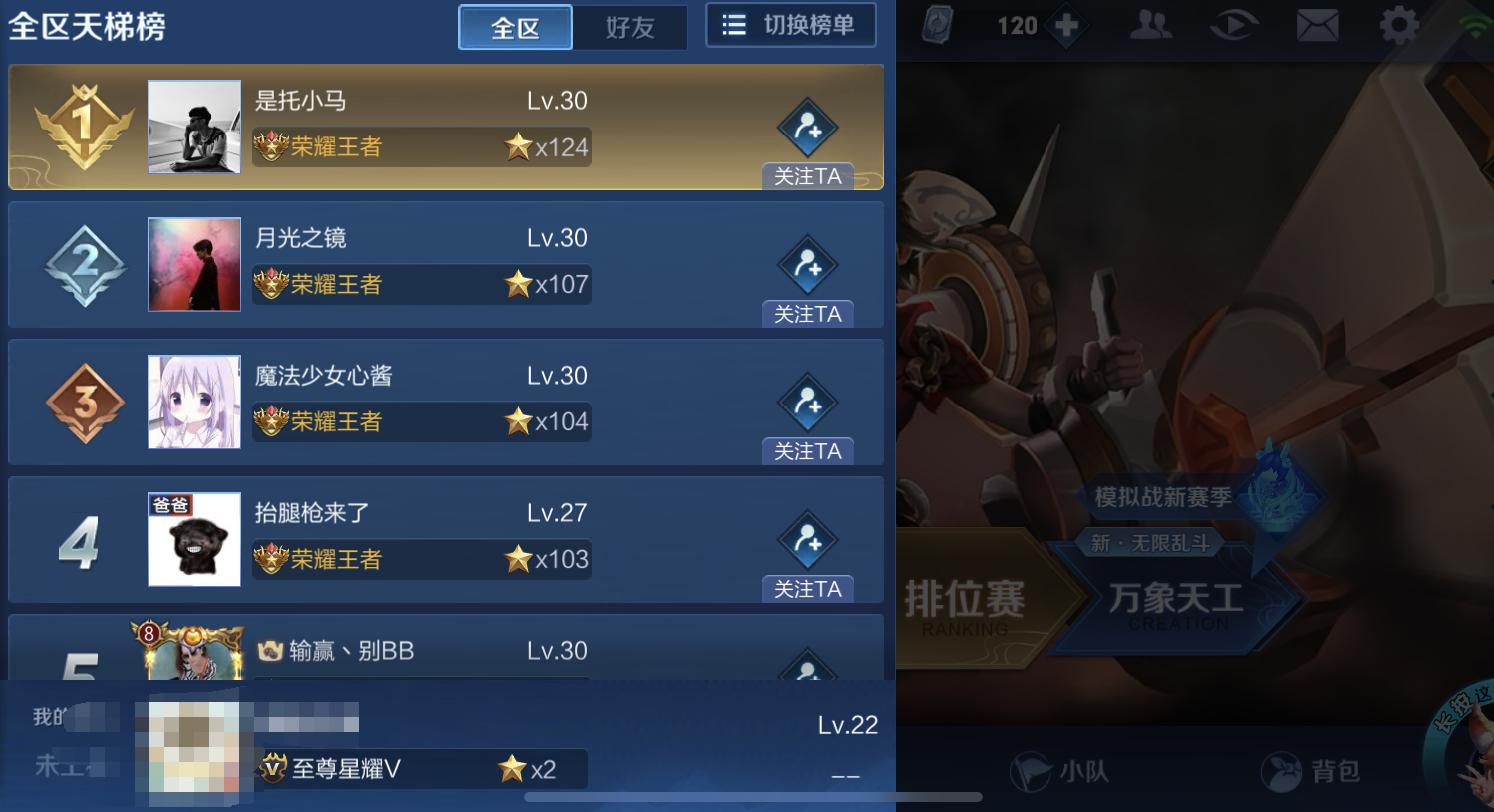This screenshot has width=1494, height=812.
Task: Click the follow-add icon beside 魔法少女心酱
Action: point(809,404)
